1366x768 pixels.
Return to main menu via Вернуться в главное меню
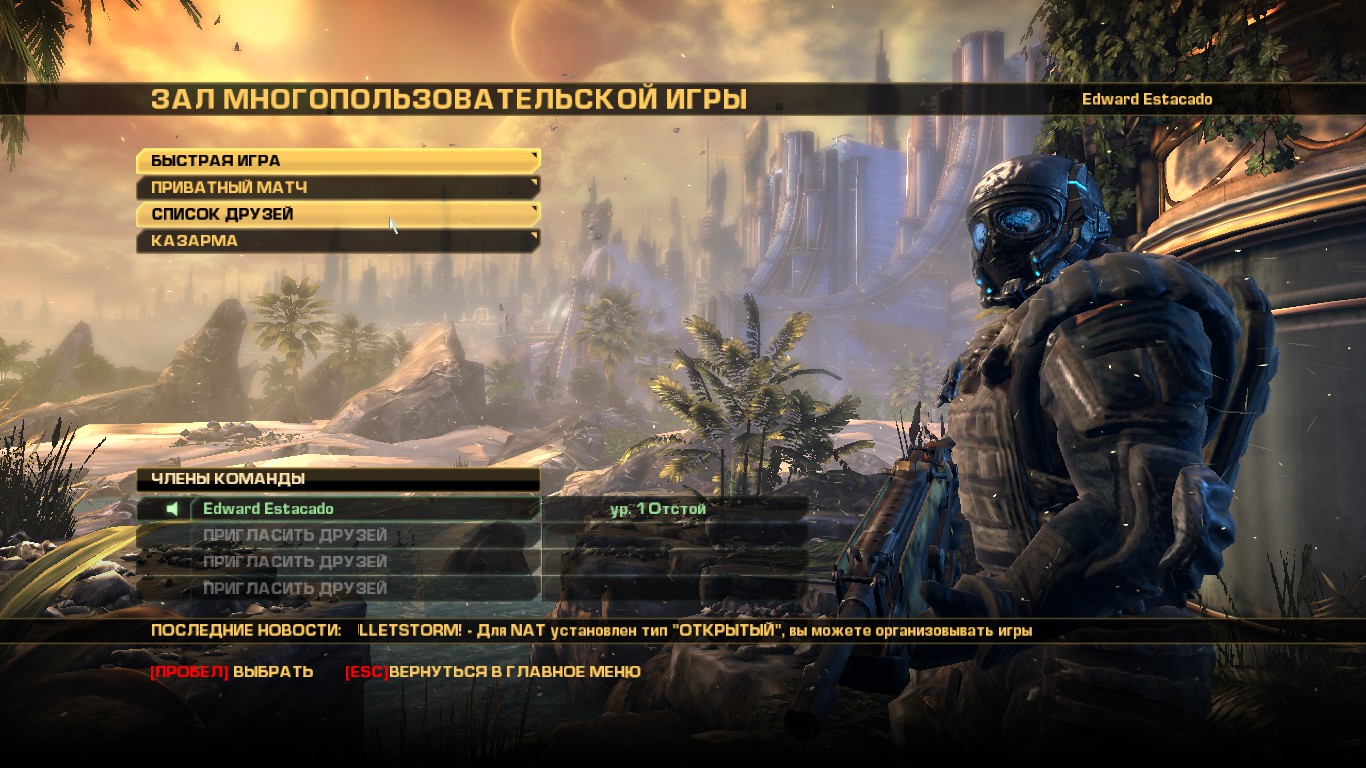(514, 672)
